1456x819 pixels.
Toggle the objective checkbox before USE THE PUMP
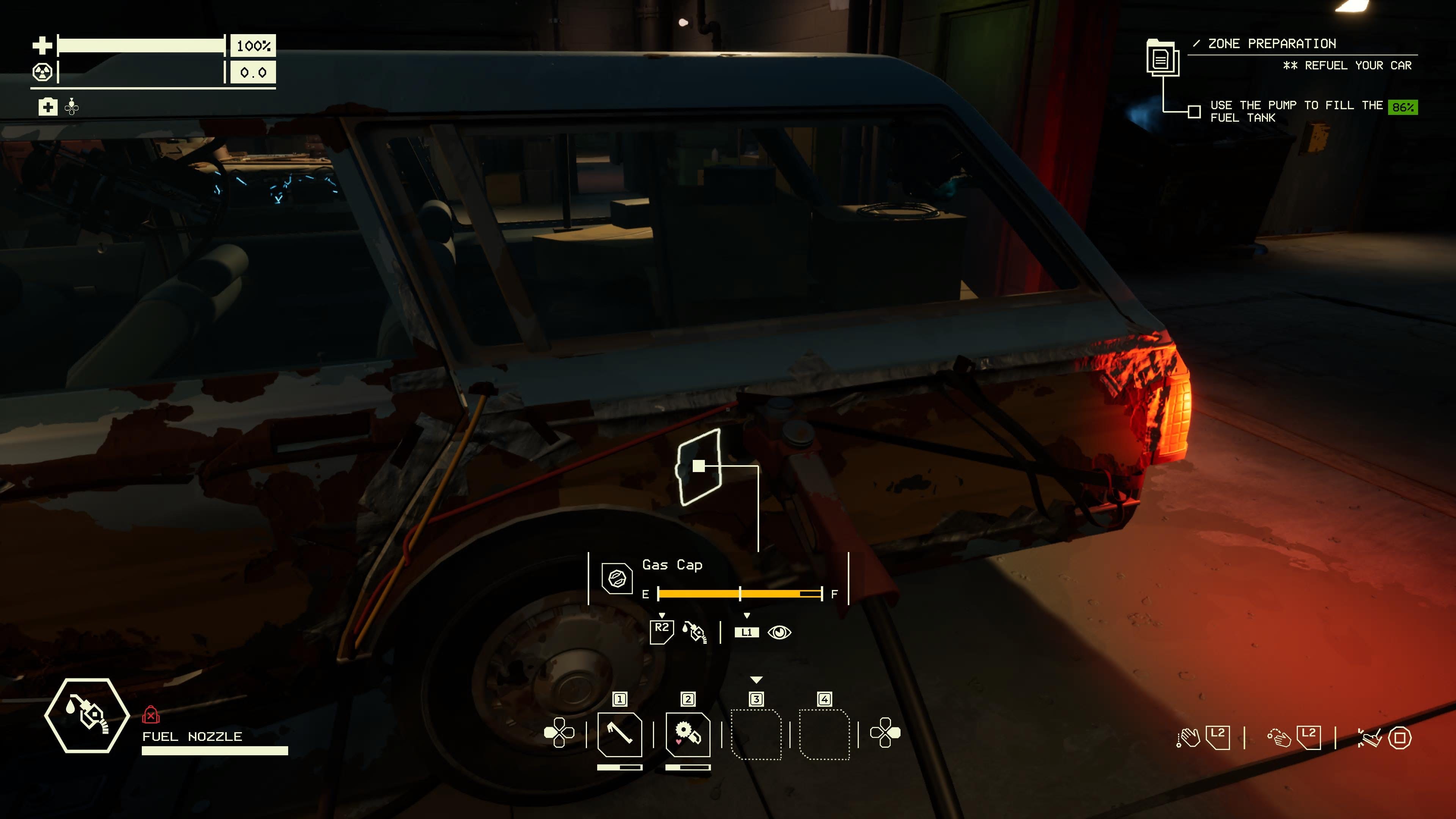[1194, 112]
